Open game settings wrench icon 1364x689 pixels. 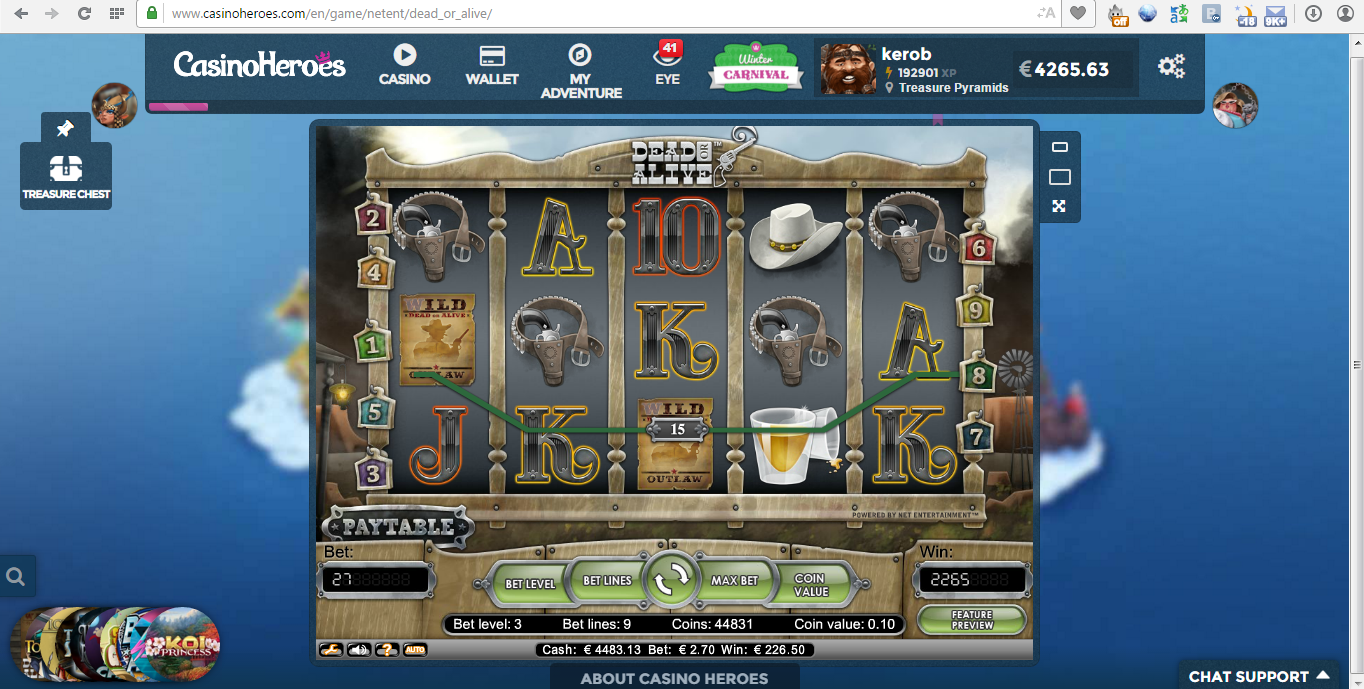pos(330,650)
